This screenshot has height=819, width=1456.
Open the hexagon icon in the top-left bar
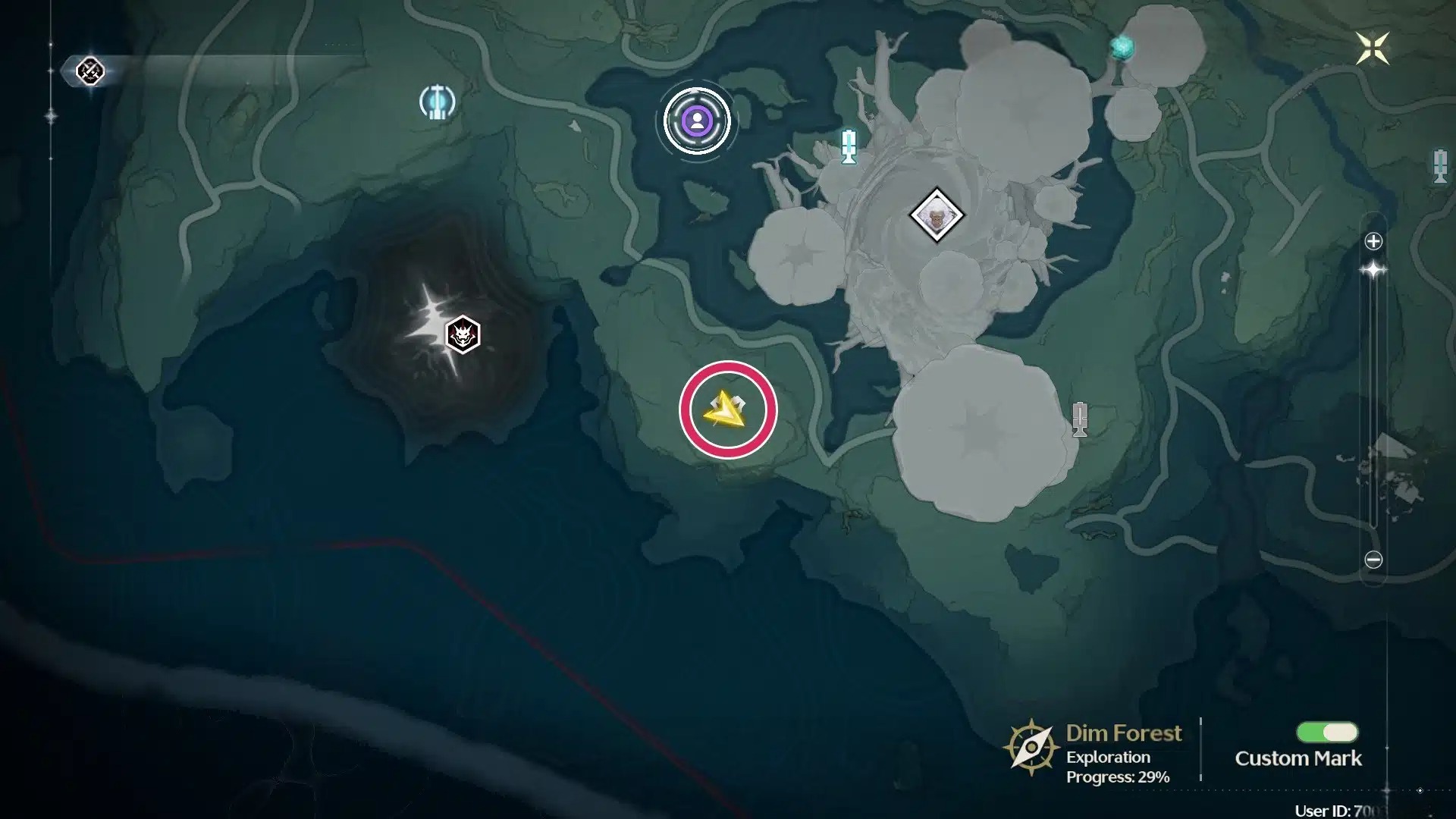coord(90,71)
